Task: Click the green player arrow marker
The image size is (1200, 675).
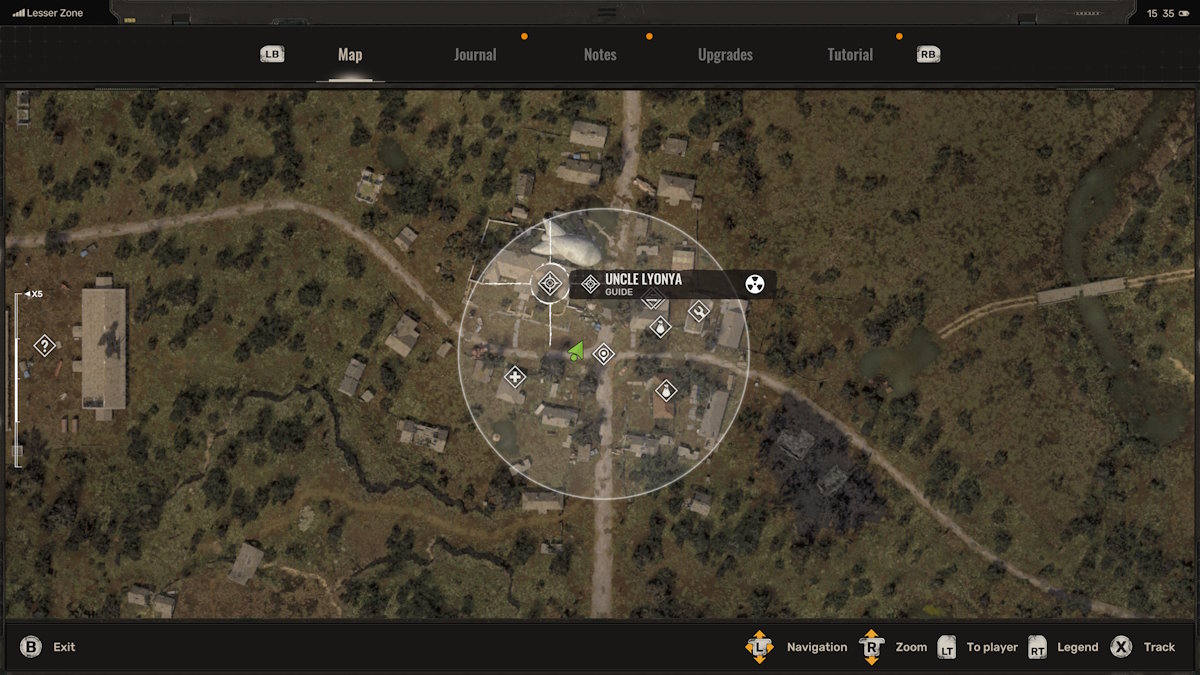Action: [x=576, y=350]
